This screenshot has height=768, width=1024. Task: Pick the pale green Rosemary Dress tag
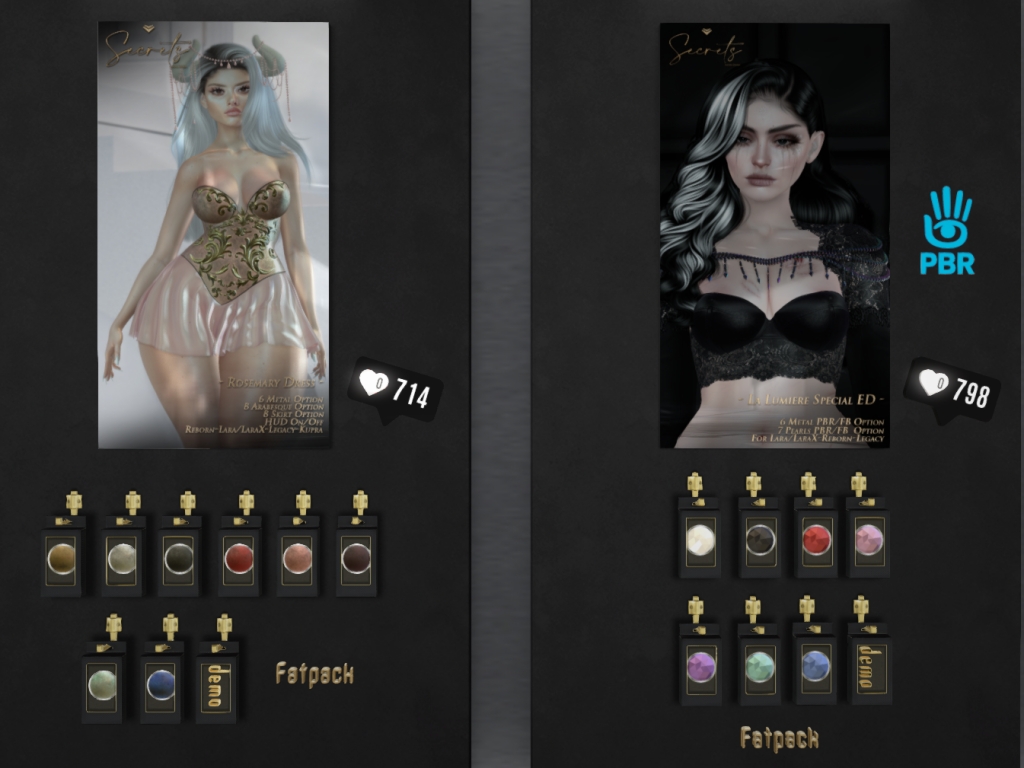(x=101, y=683)
